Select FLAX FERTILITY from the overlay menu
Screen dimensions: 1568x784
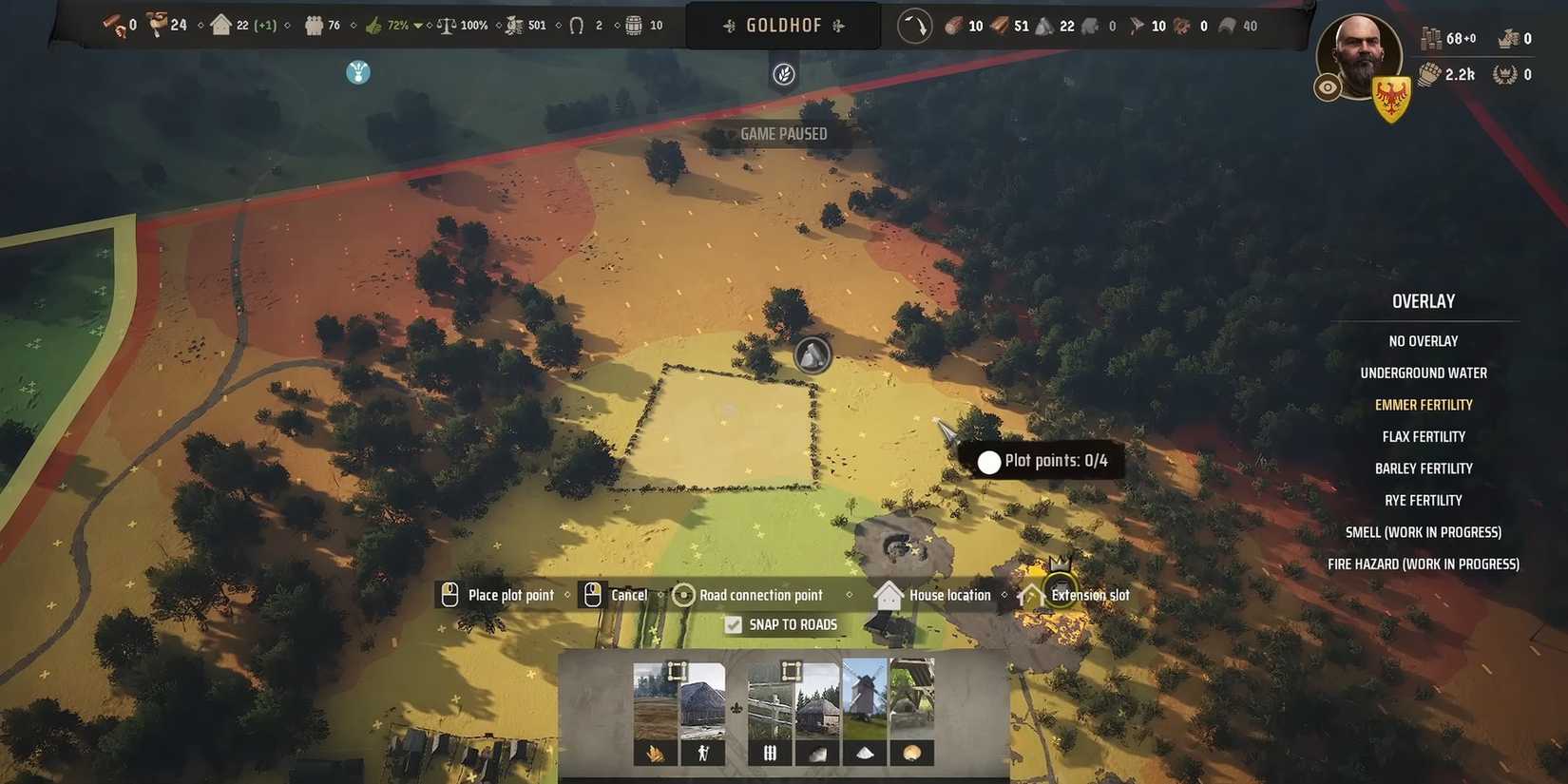1424,436
